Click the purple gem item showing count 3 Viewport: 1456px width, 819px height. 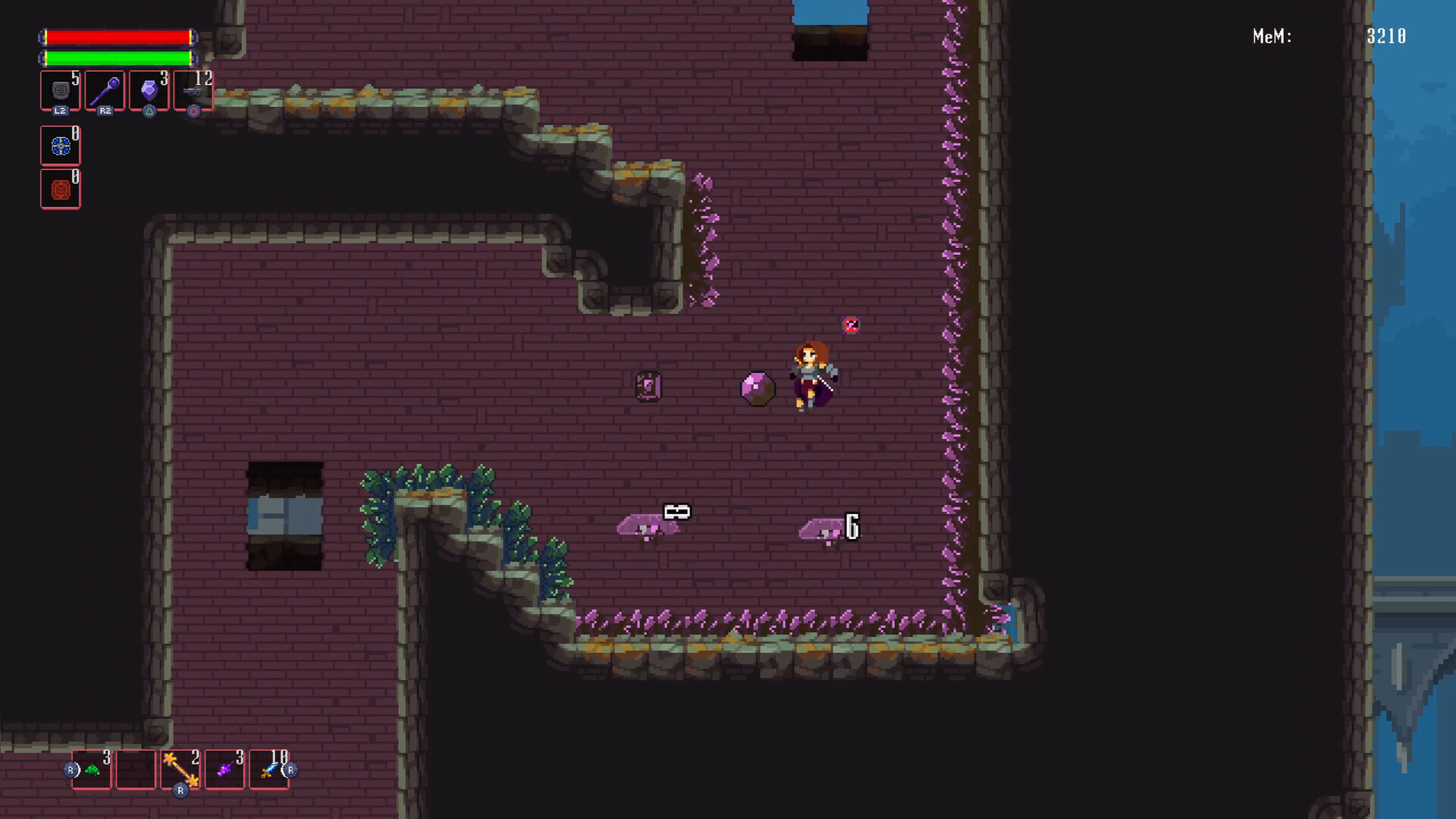tap(149, 90)
